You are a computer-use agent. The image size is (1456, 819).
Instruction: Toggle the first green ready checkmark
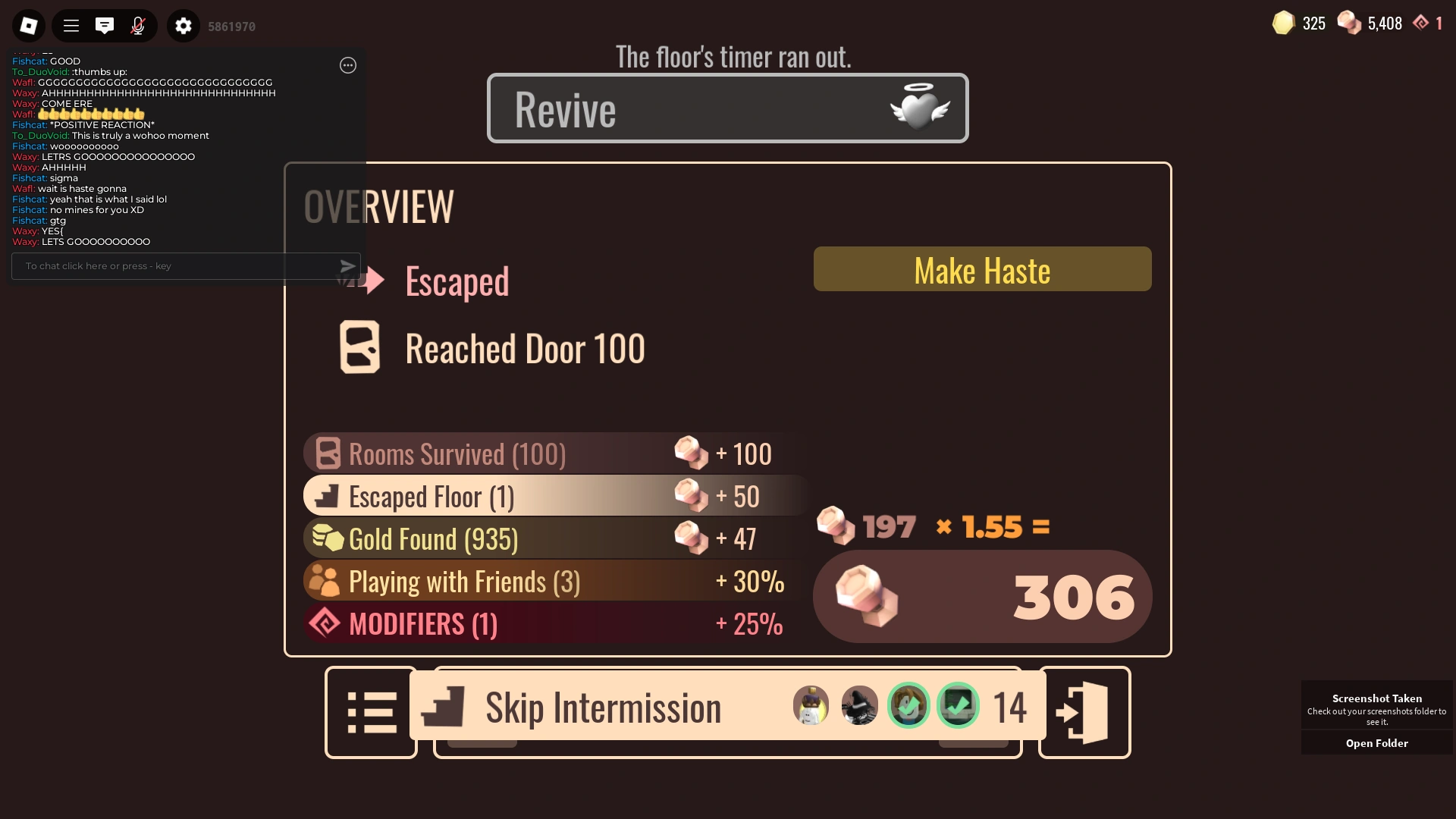click(909, 705)
